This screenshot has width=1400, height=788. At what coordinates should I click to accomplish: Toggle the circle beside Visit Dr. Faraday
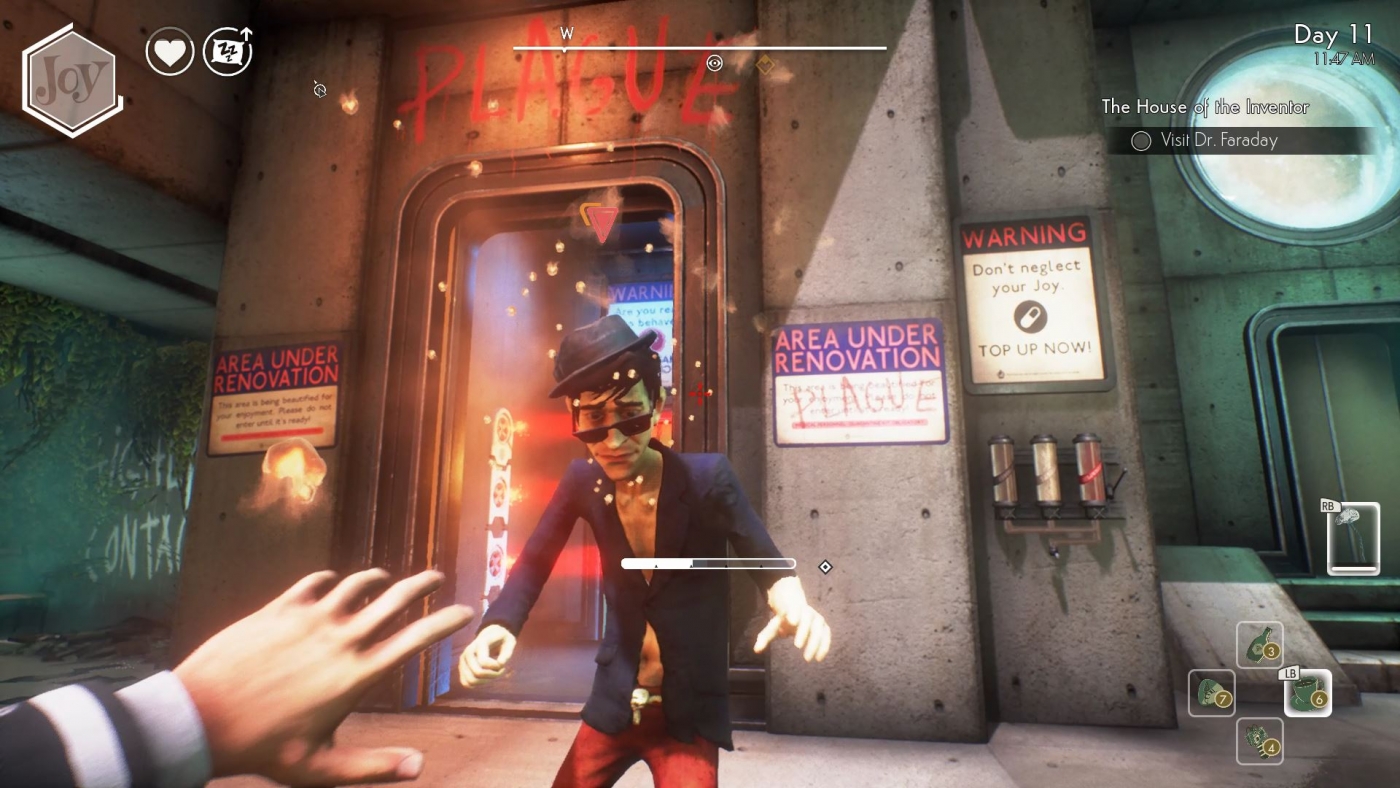(x=1140, y=141)
